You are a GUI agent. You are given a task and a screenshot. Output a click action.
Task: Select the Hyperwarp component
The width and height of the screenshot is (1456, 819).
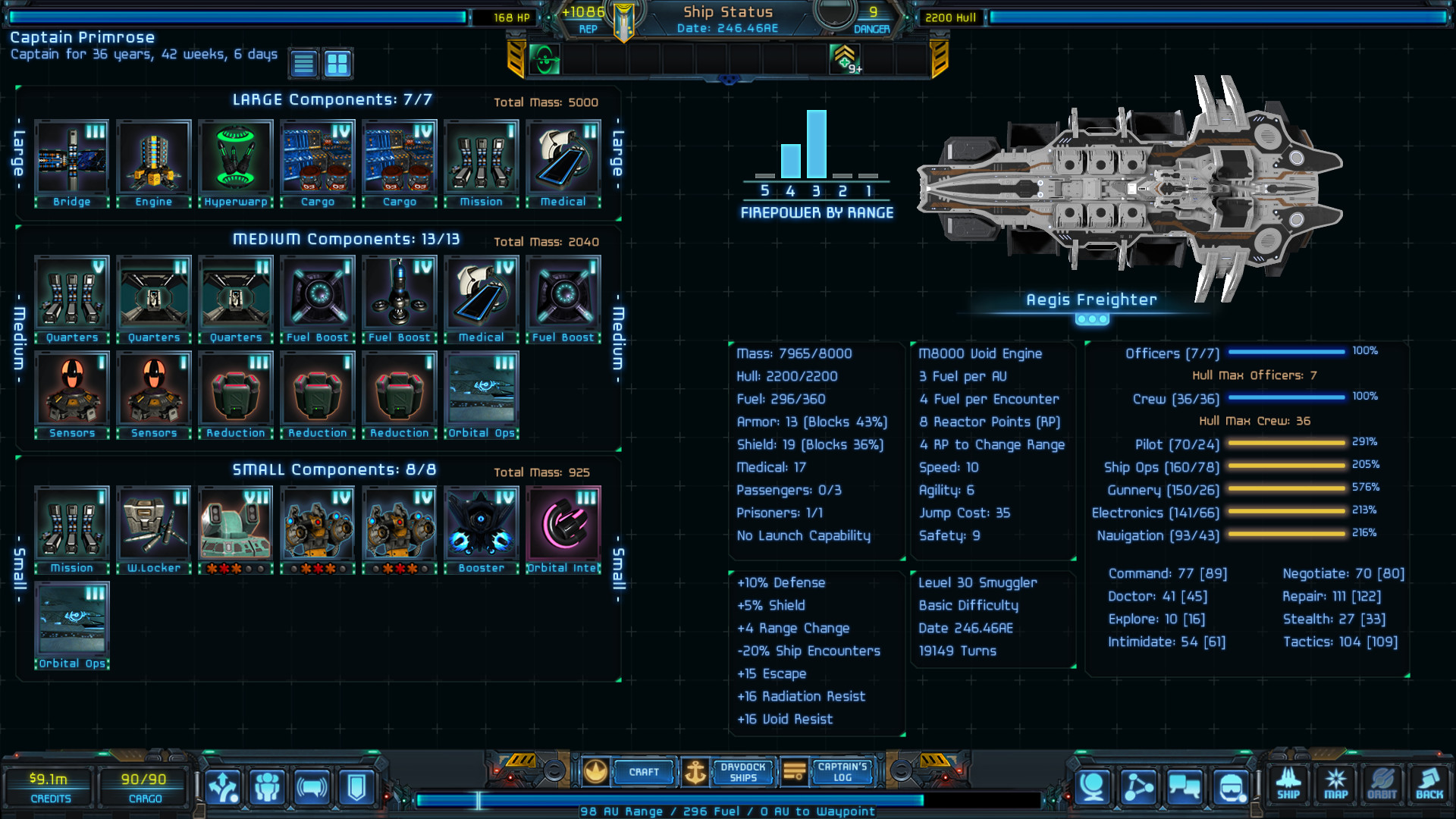pos(235,157)
